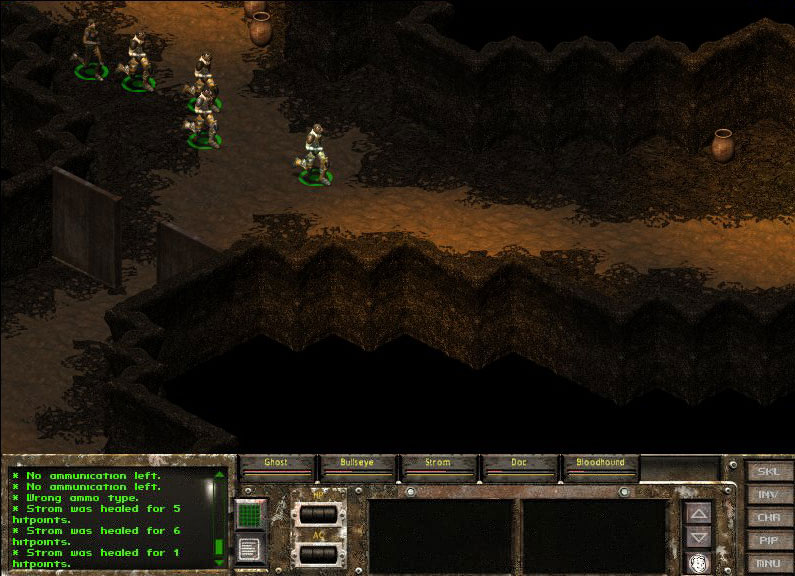The height and width of the screenshot is (576, 795).
Task: Click the message log scroll-up arrow
Action: pyautogui.click(x=220, y=475)
